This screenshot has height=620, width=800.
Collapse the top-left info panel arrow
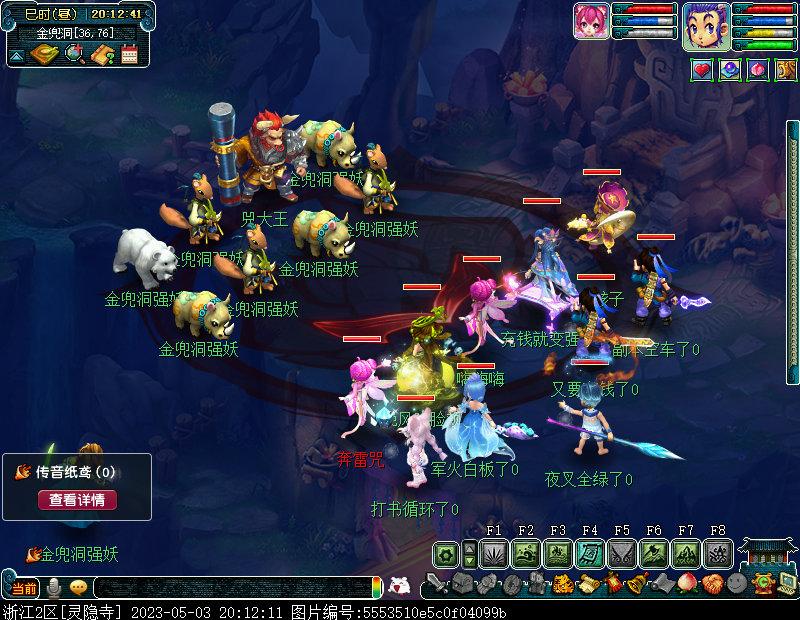point(17,56)
